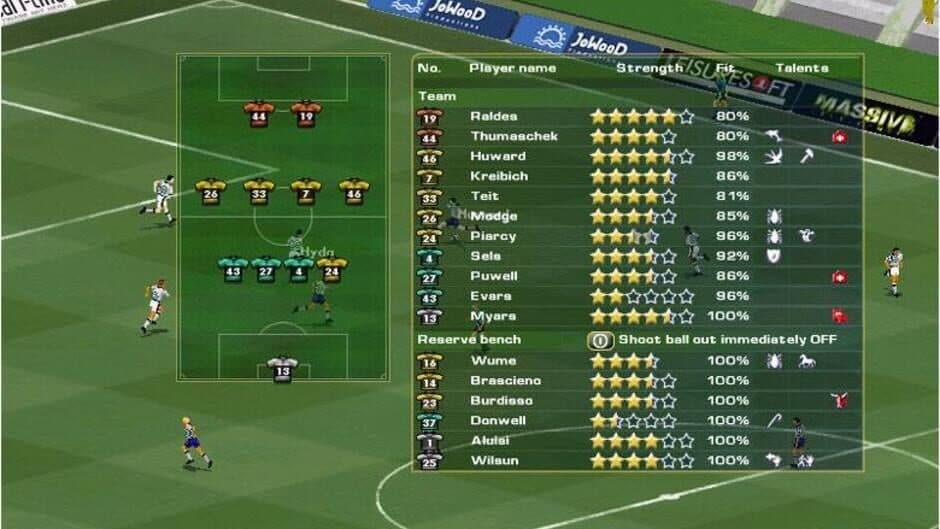Pick goalkeeper shirt 13 on the formation pitch
The height and width of the screenshot is (529, 940).
click(283, 369)
